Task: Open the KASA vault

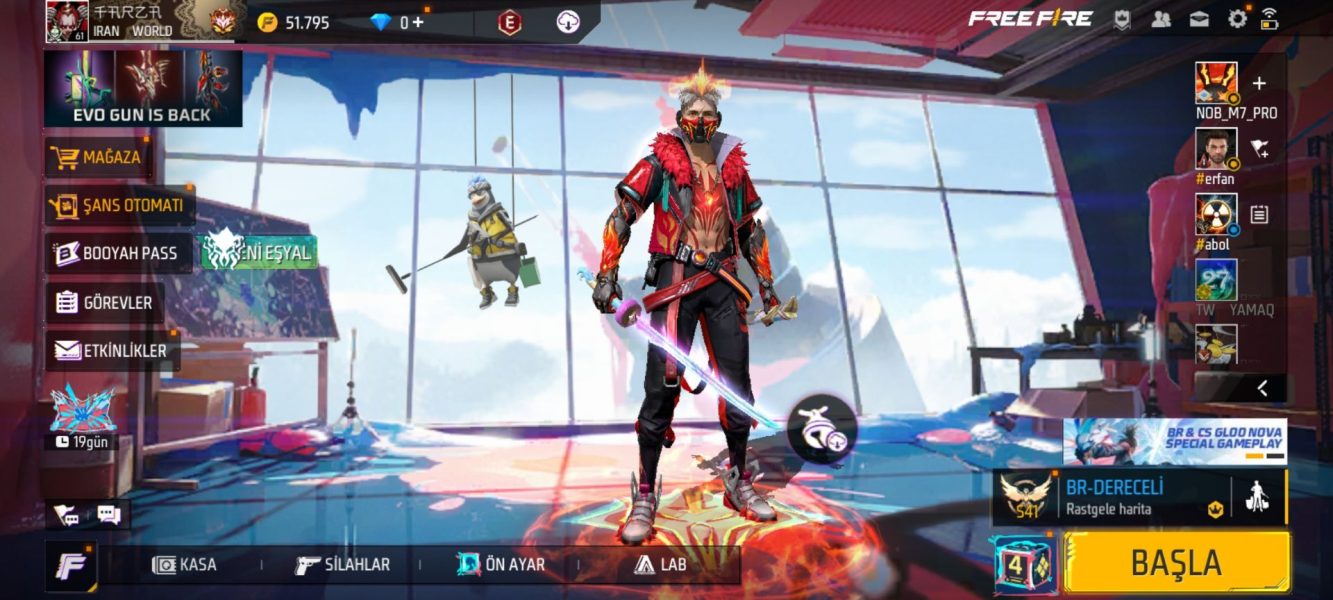Action: click(185, 565)
